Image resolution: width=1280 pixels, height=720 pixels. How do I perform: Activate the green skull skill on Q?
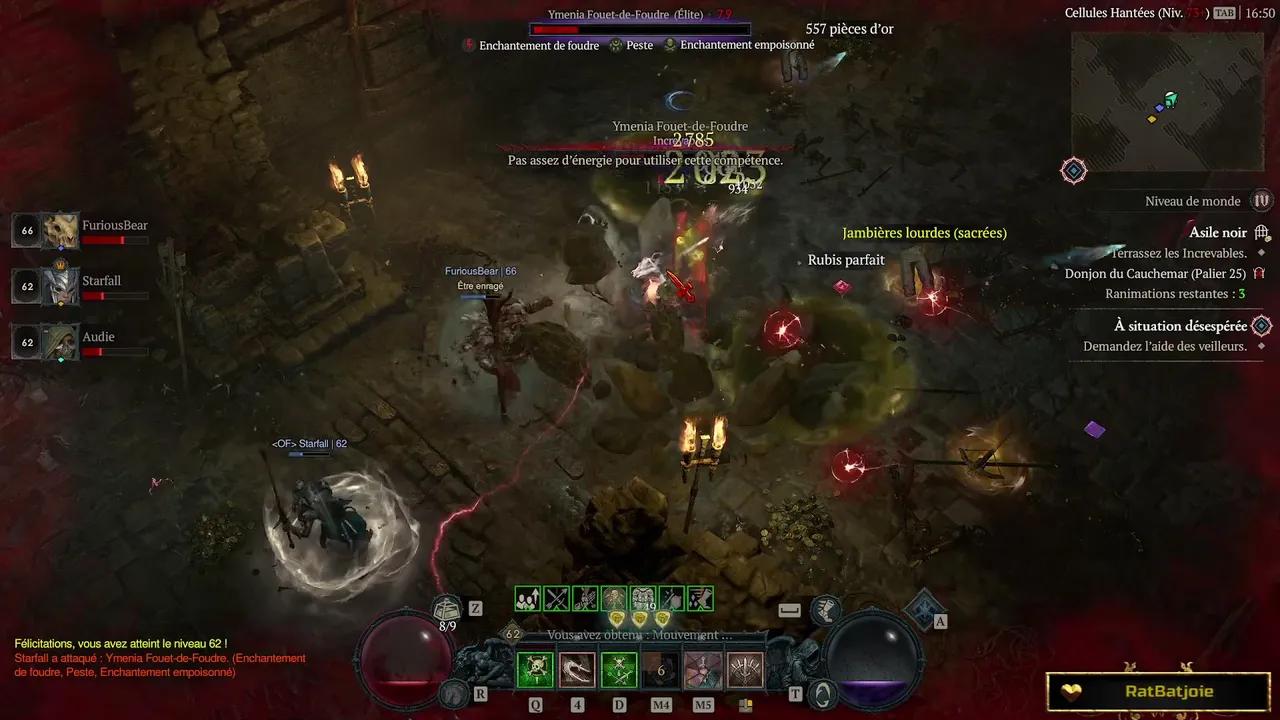click(x=535, y=670)
